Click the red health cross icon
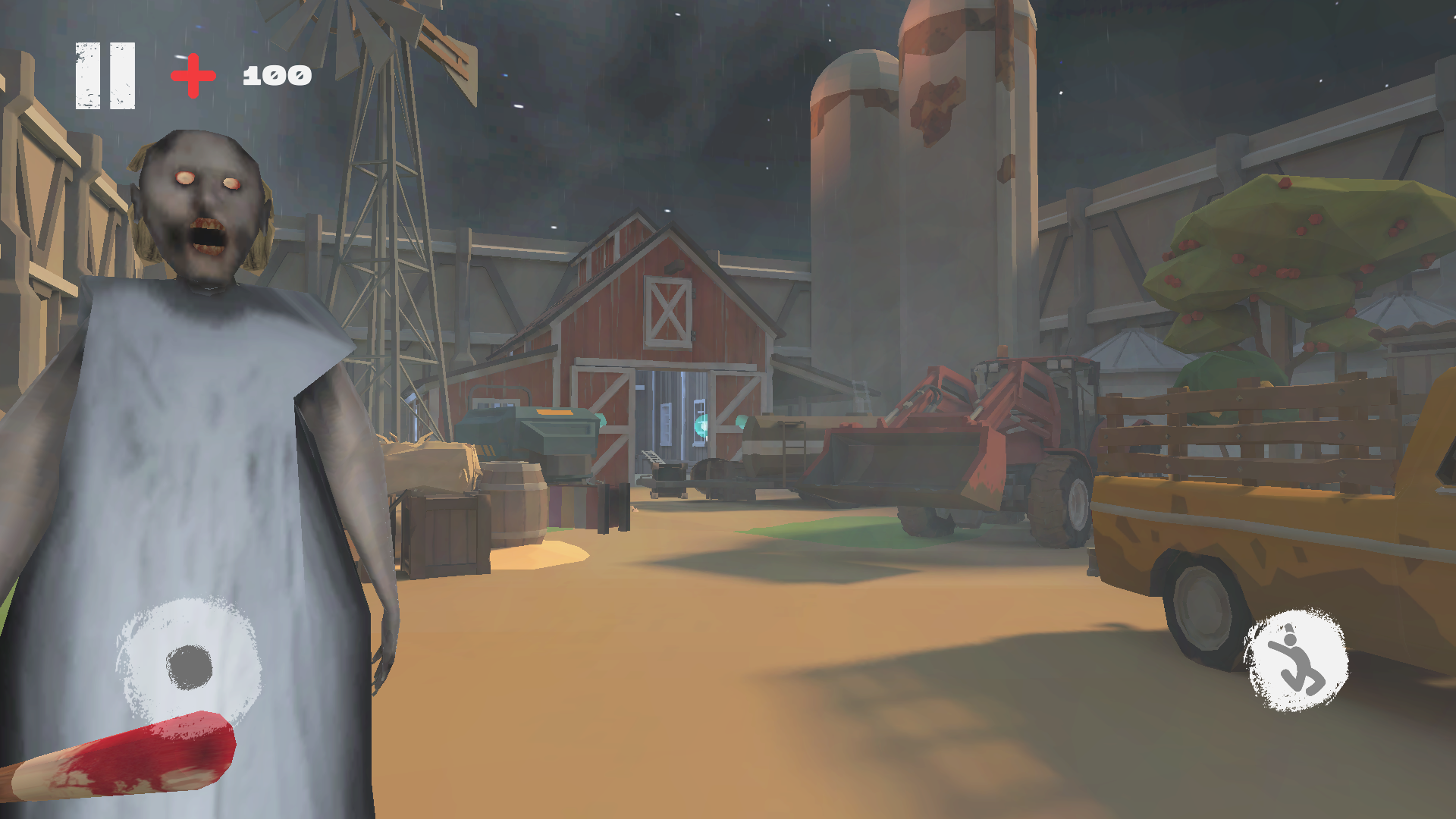Image resolution: width=1456 pixels, height=819 pixels. click(192, 74)
